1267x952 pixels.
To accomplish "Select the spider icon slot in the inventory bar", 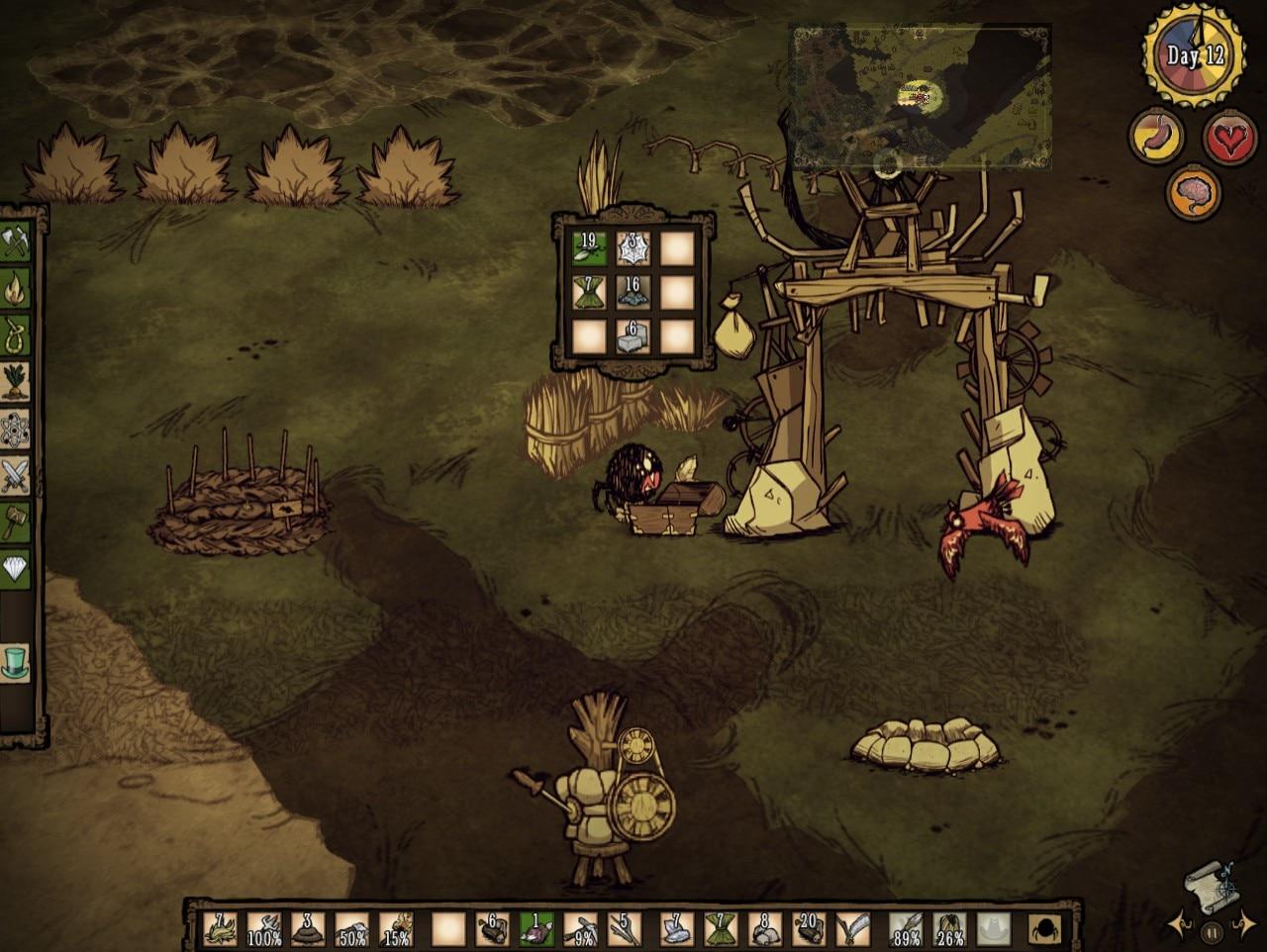I will (x=1046, y=929).
